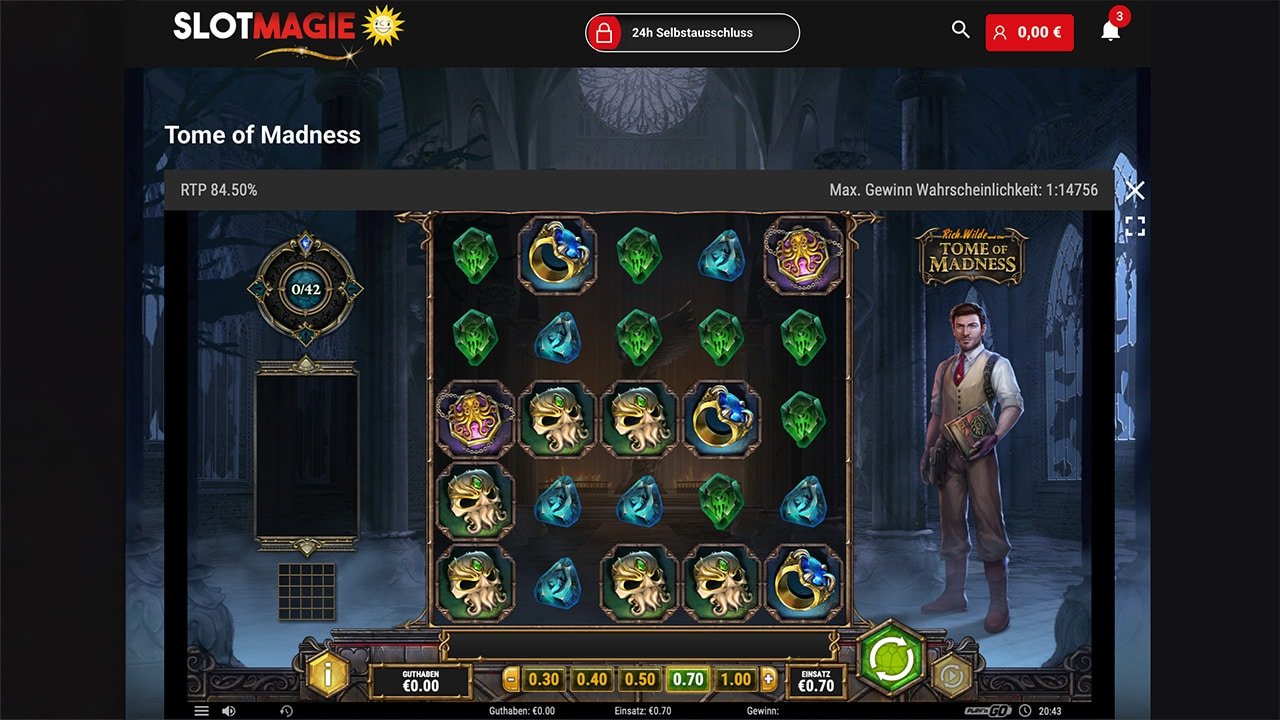This screenshot has height=720, width=1280.
Task: Open the game info paytable icon
Action: 326,677
